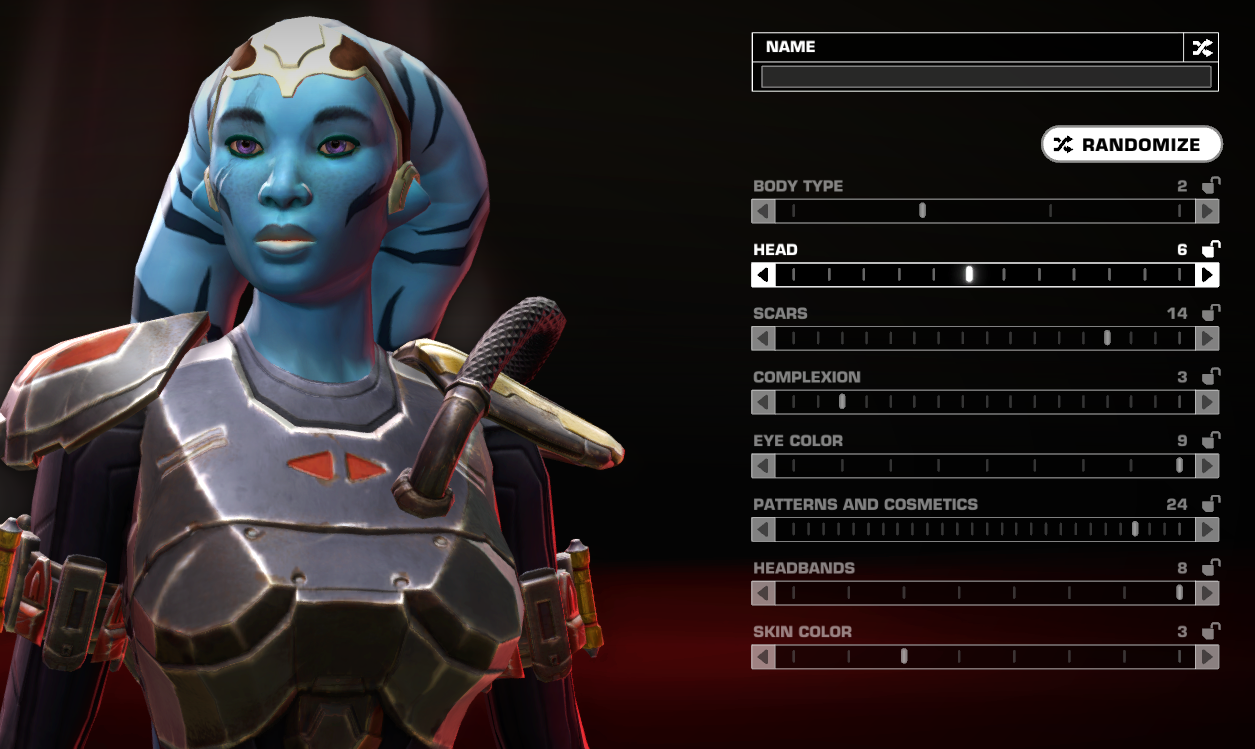The width and height of the screenshot is (1255, 749).
Task: Randomize the character name with shuffle icon
Action: [x=1201, y=47]
